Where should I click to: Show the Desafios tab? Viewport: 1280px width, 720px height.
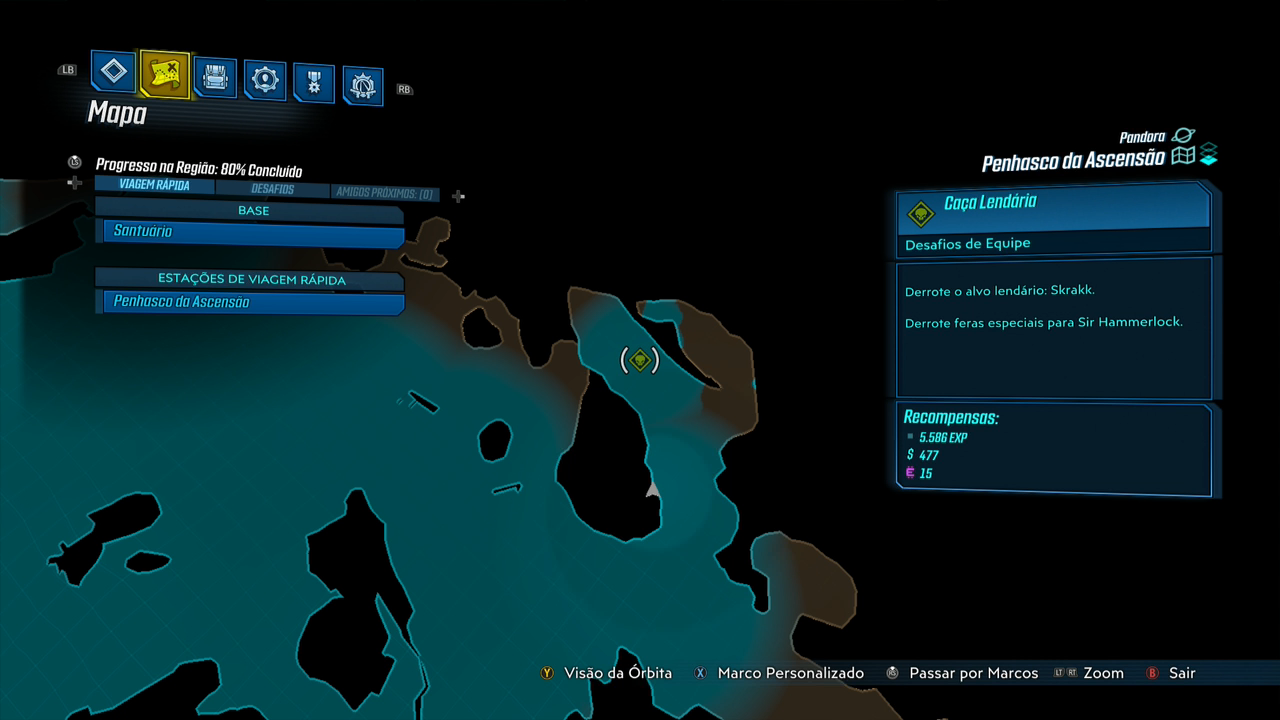pos(272,189)
